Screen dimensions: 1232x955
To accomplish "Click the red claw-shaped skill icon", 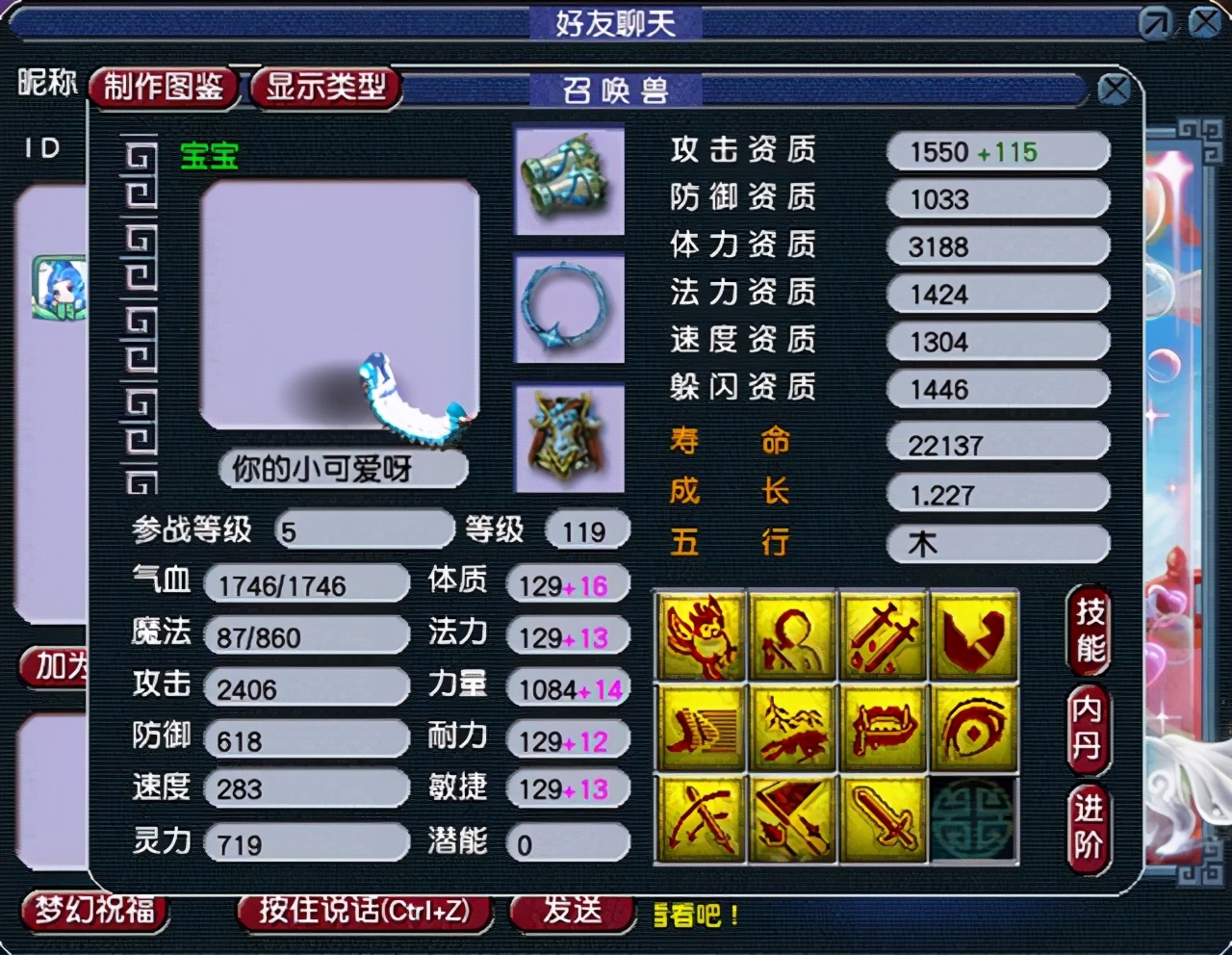I will click(974, 635).
